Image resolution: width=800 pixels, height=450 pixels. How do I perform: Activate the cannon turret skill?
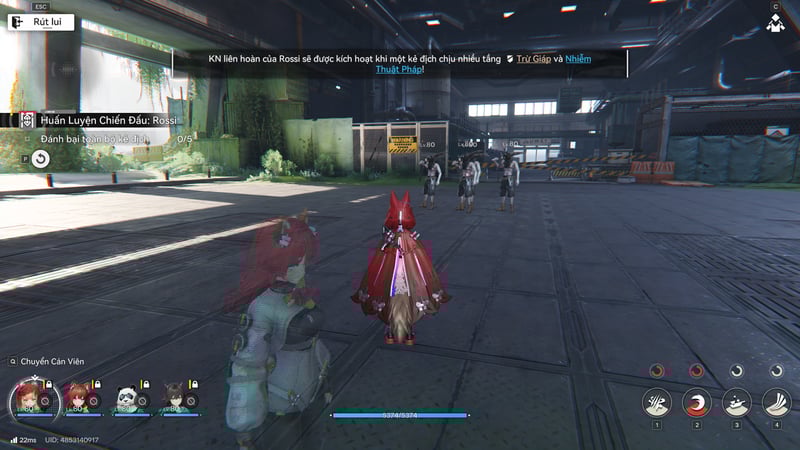737,402
